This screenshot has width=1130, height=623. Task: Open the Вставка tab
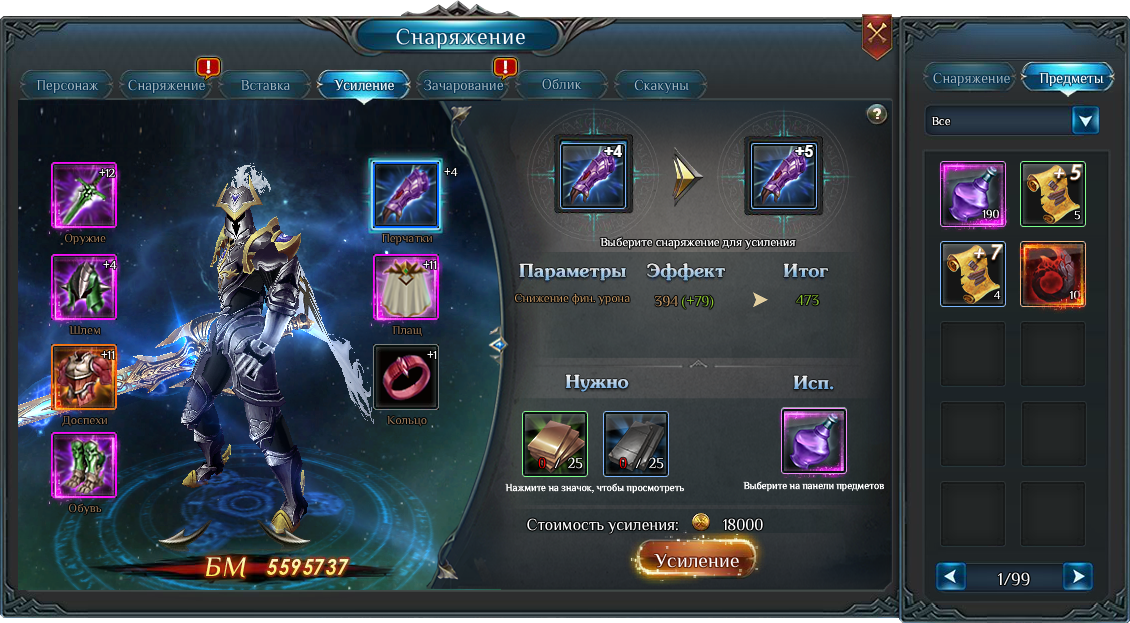[265, 86]
